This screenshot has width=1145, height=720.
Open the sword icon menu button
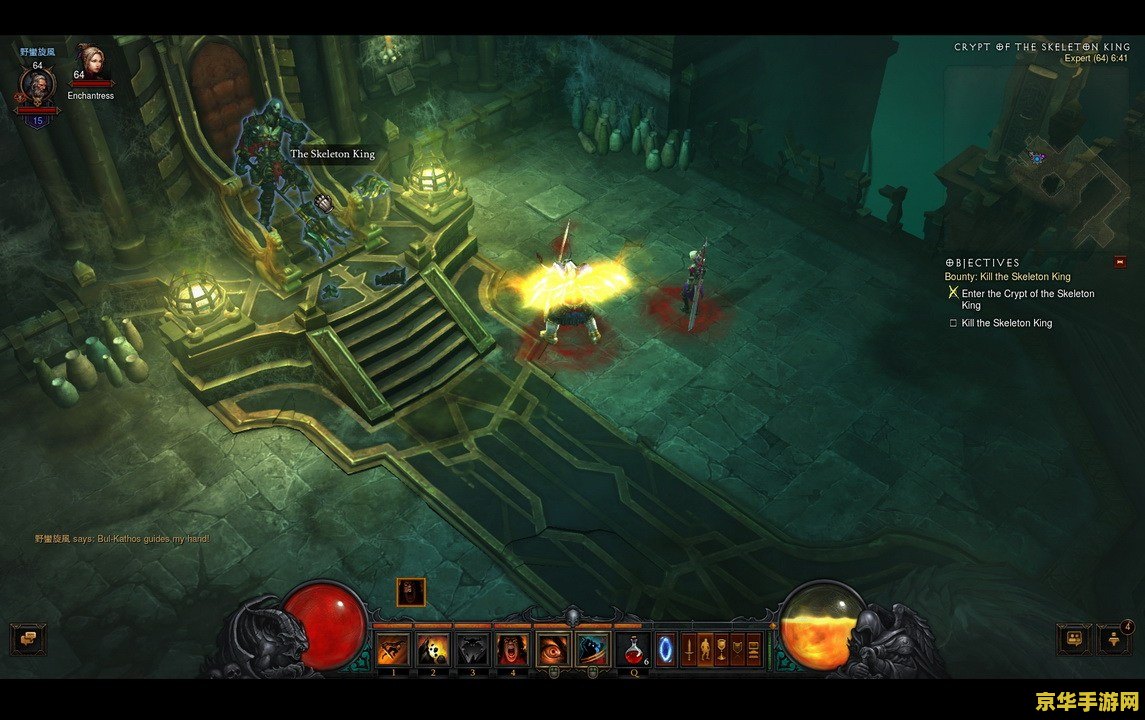(x=689, y=650)
